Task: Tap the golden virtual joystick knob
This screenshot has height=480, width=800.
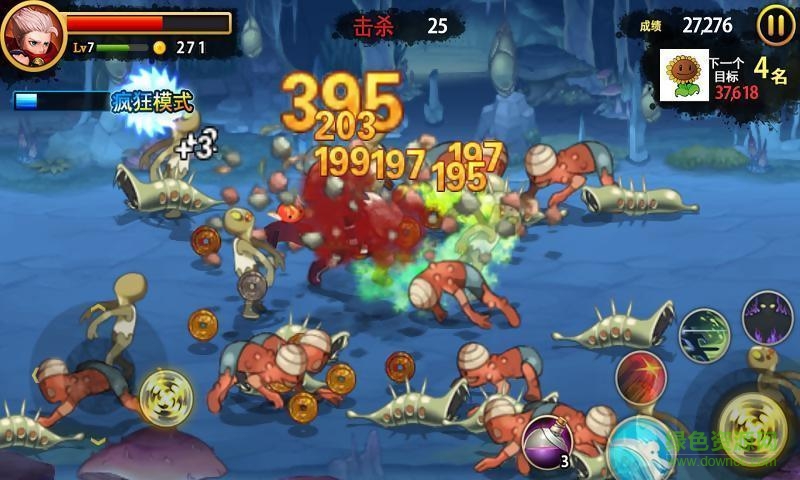Action: click(160, 394)
